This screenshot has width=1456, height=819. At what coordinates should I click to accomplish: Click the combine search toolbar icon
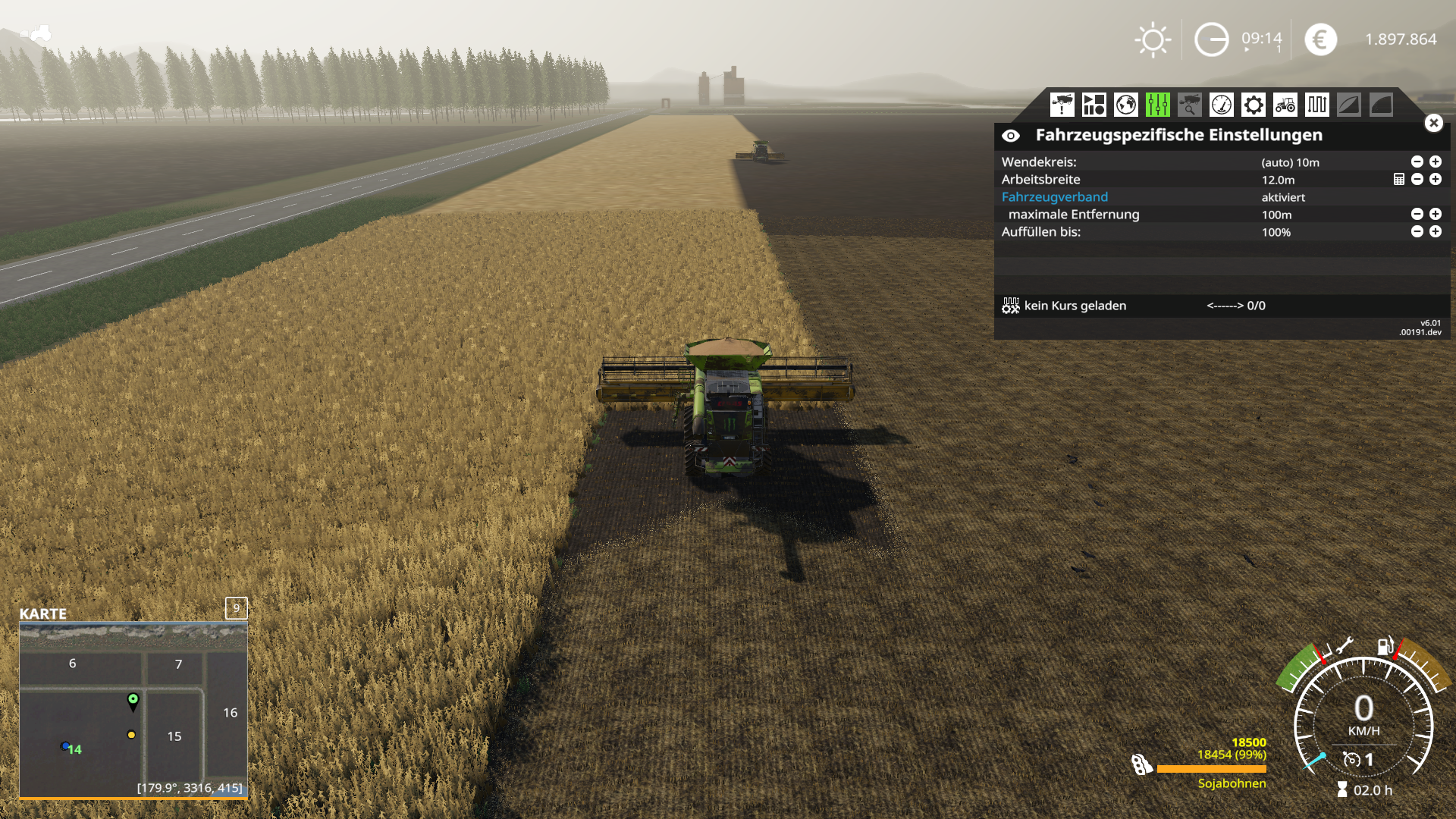tap(1188, 105)
